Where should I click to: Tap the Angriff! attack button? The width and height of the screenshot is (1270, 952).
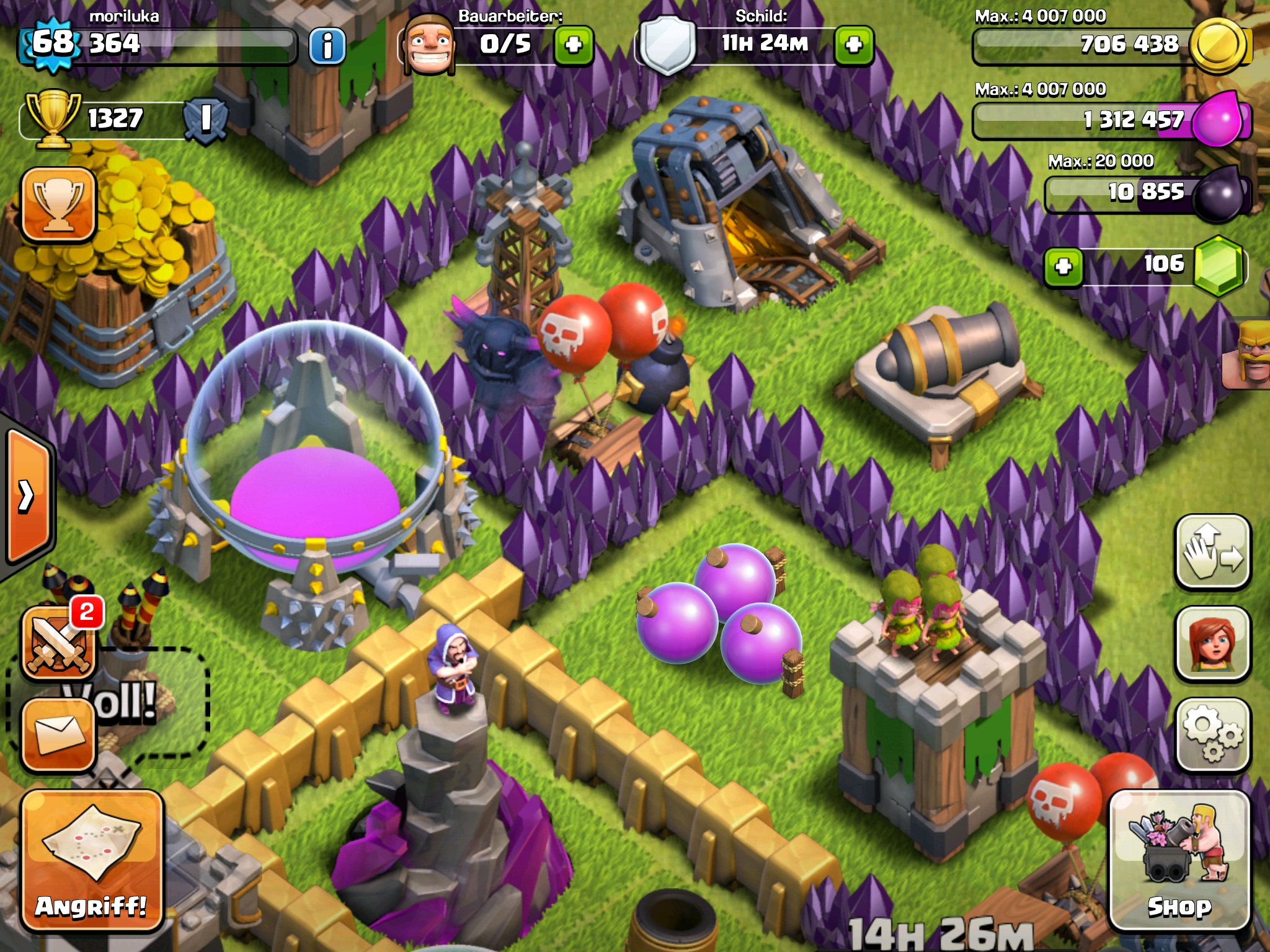[92, 862]
